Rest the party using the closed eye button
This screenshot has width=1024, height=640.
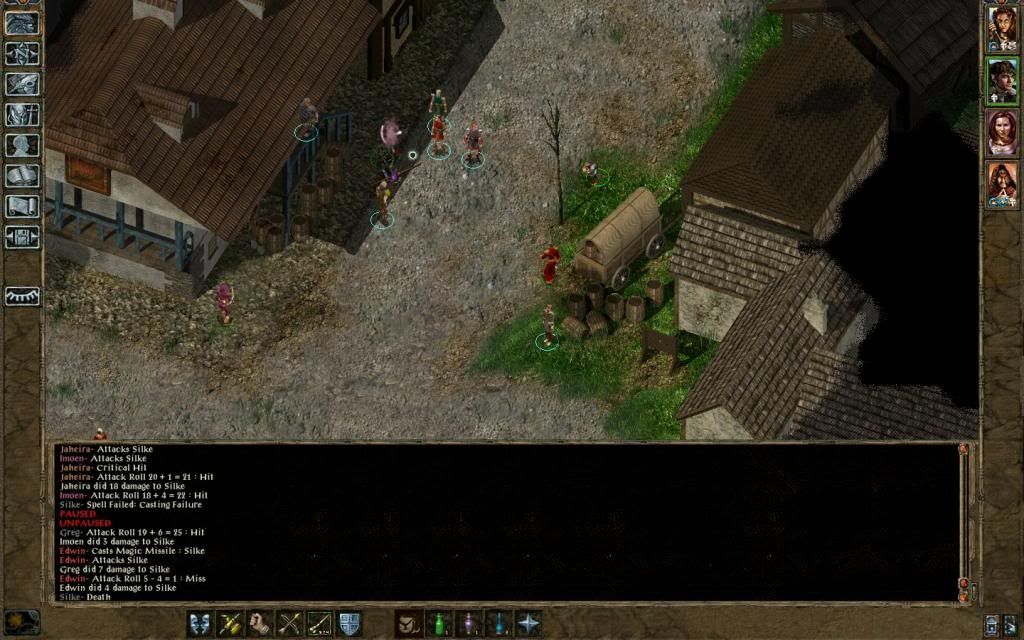coord(22,296)
